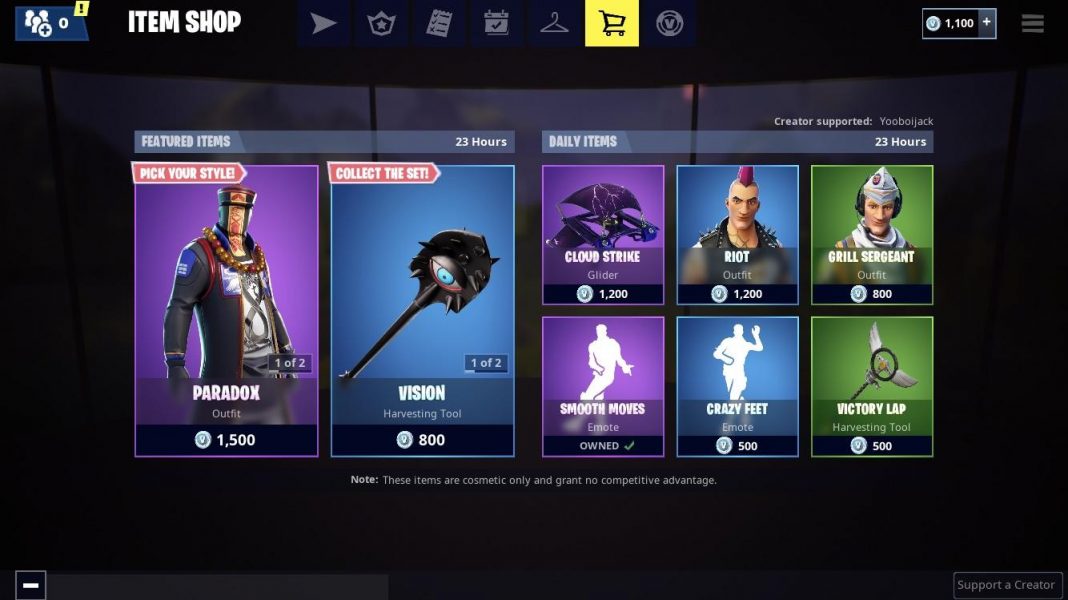Screen dimensions: 1068x600
Task: Open the Play tab arrow icon
Action: [323, 23]
